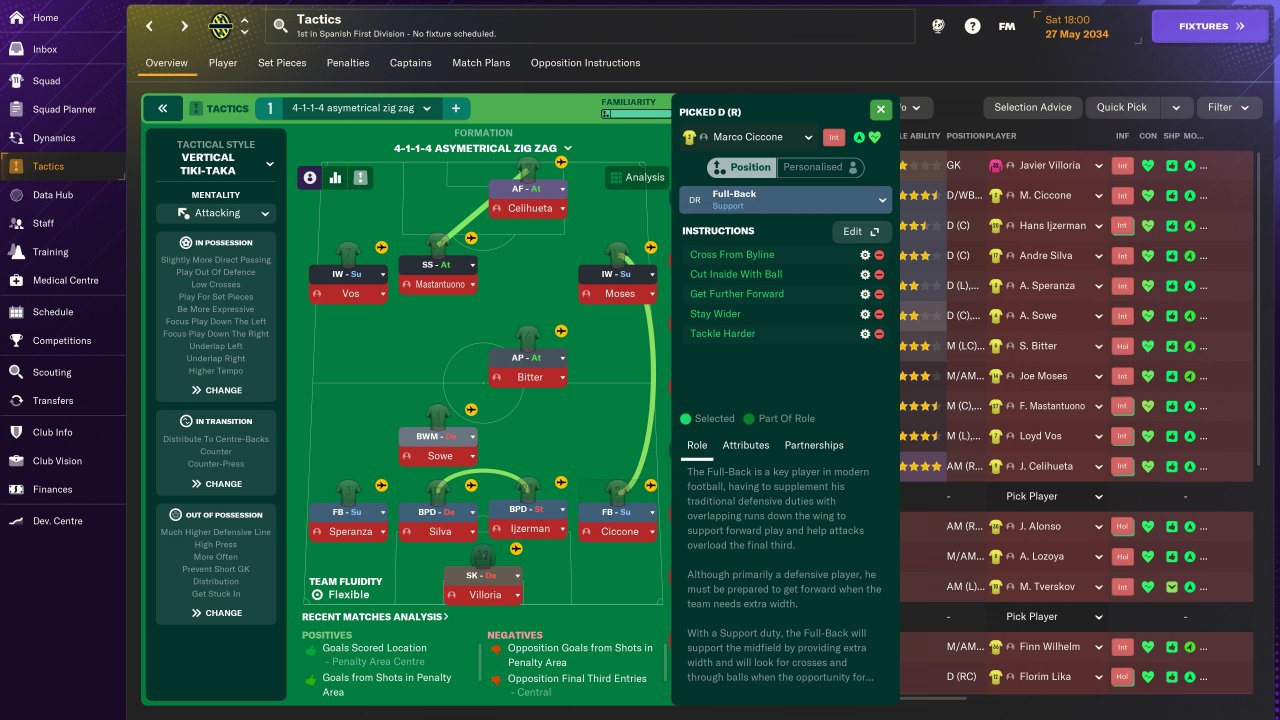Select the Selection Advice button

coord(1032,107)
